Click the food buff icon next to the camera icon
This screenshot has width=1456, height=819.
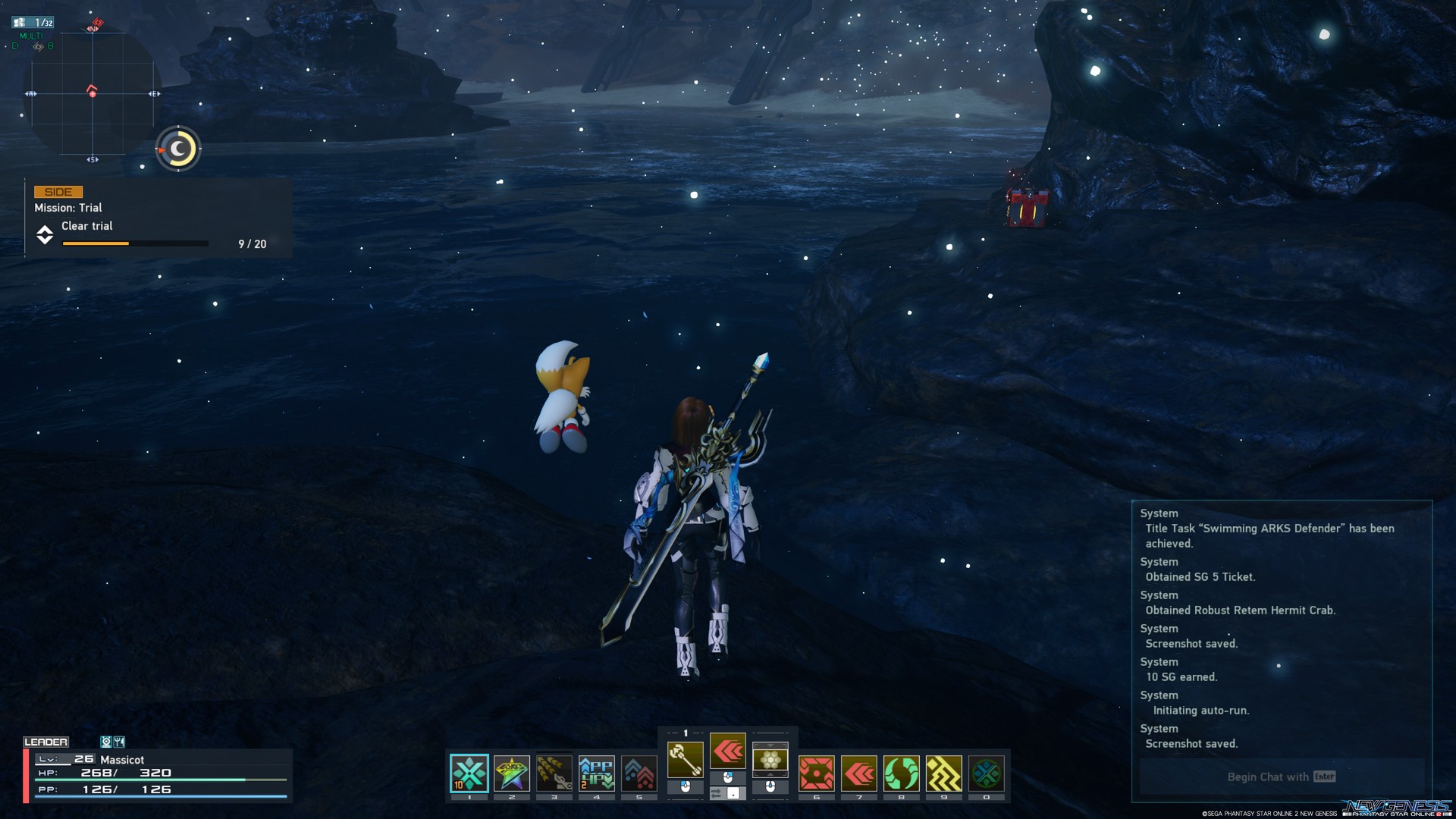119,742
